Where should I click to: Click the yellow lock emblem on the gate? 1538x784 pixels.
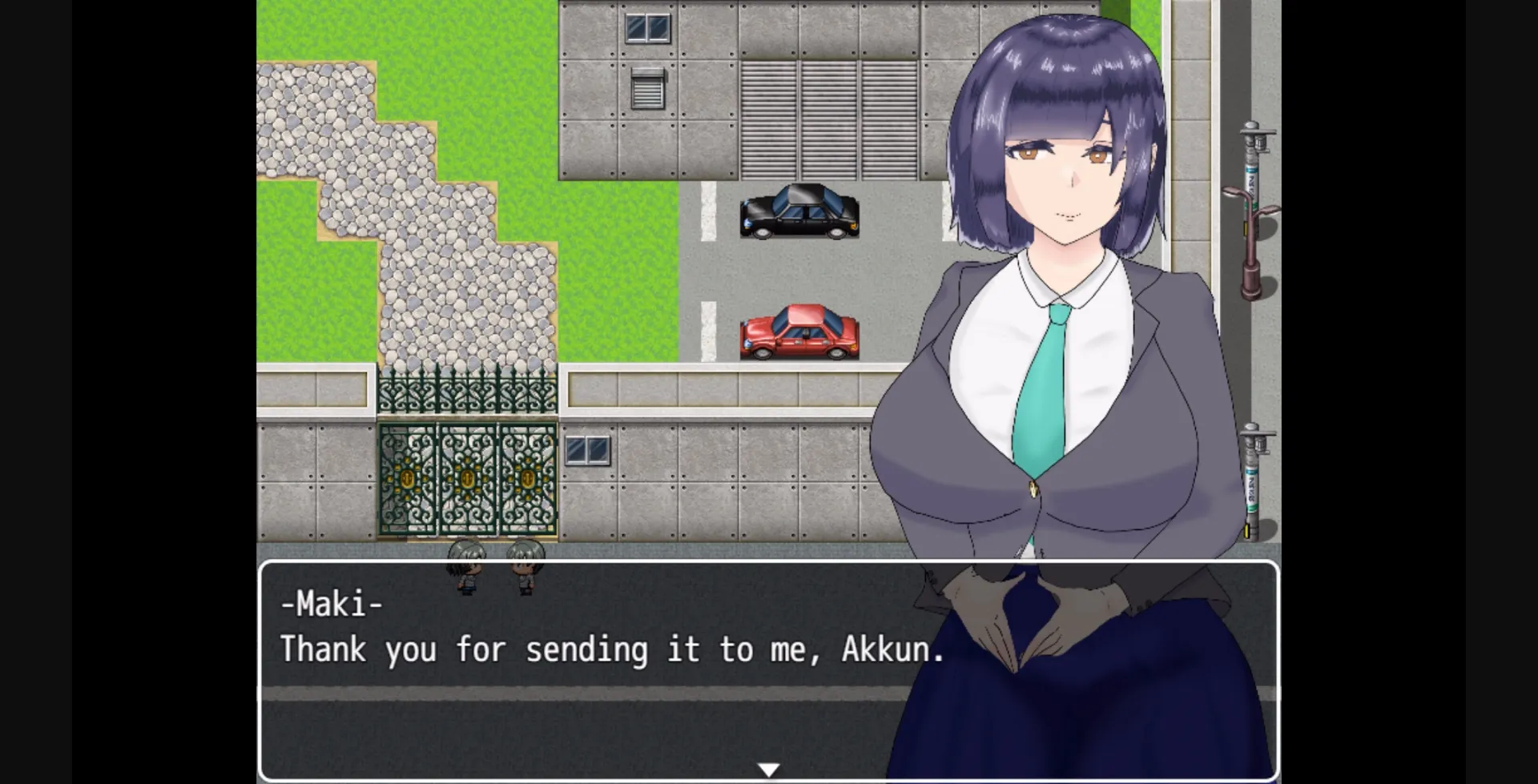pos(469,480)
